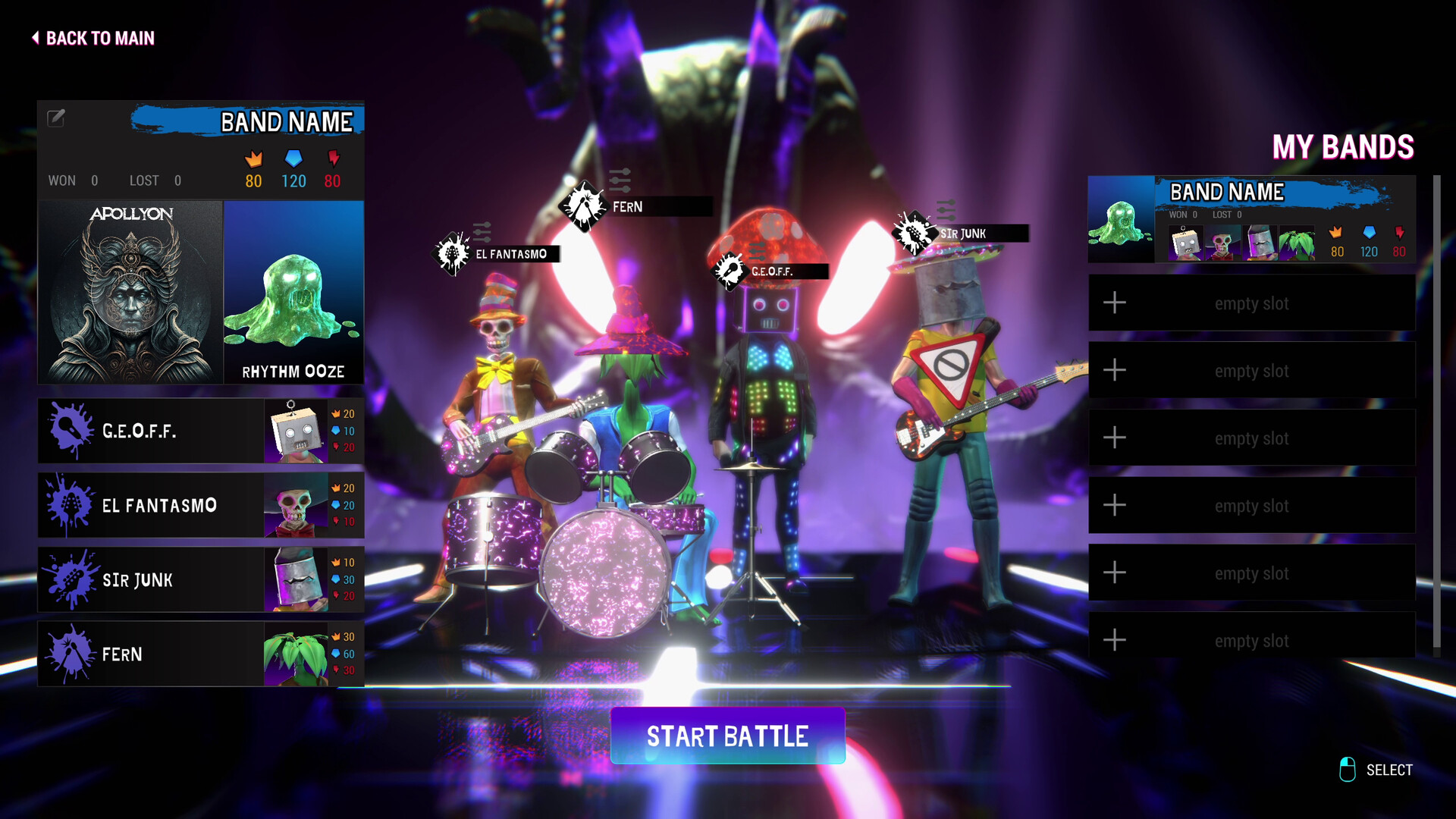This screenshot has width=1456, height=819.
Task: Click the plus on the first empty slot
Action: click(1115, 303)
